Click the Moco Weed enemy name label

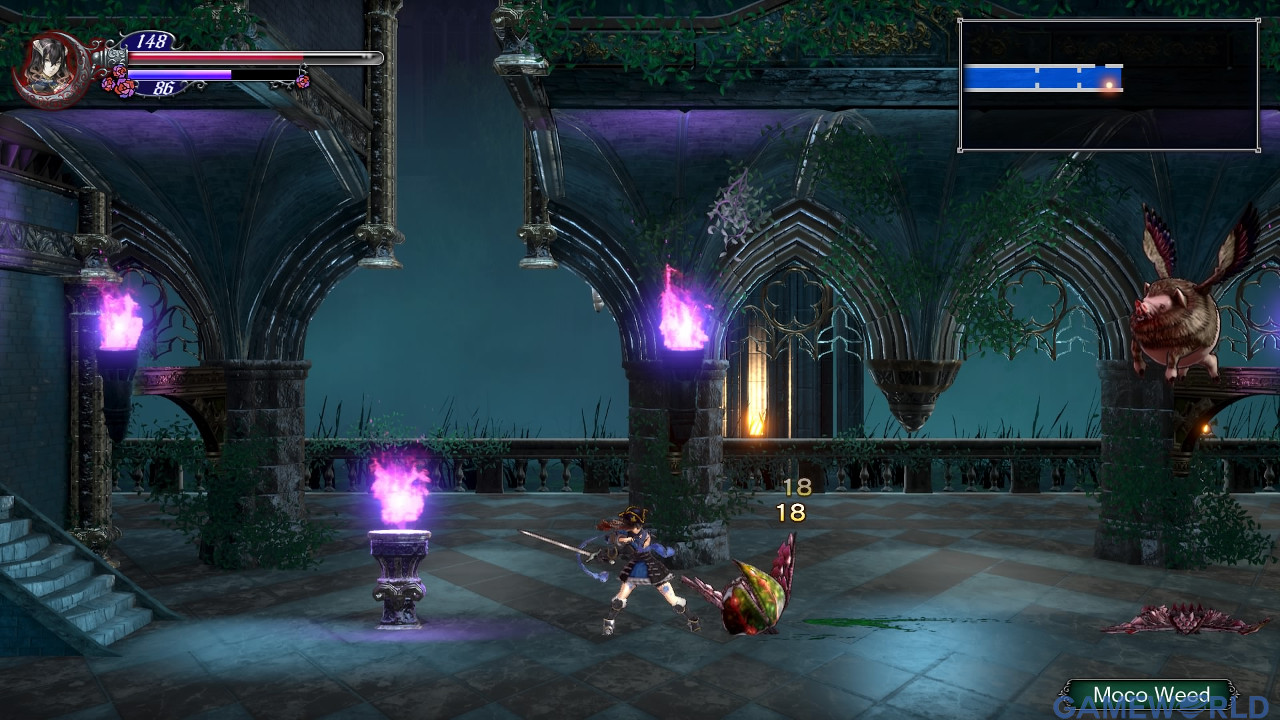point(1150,695)
